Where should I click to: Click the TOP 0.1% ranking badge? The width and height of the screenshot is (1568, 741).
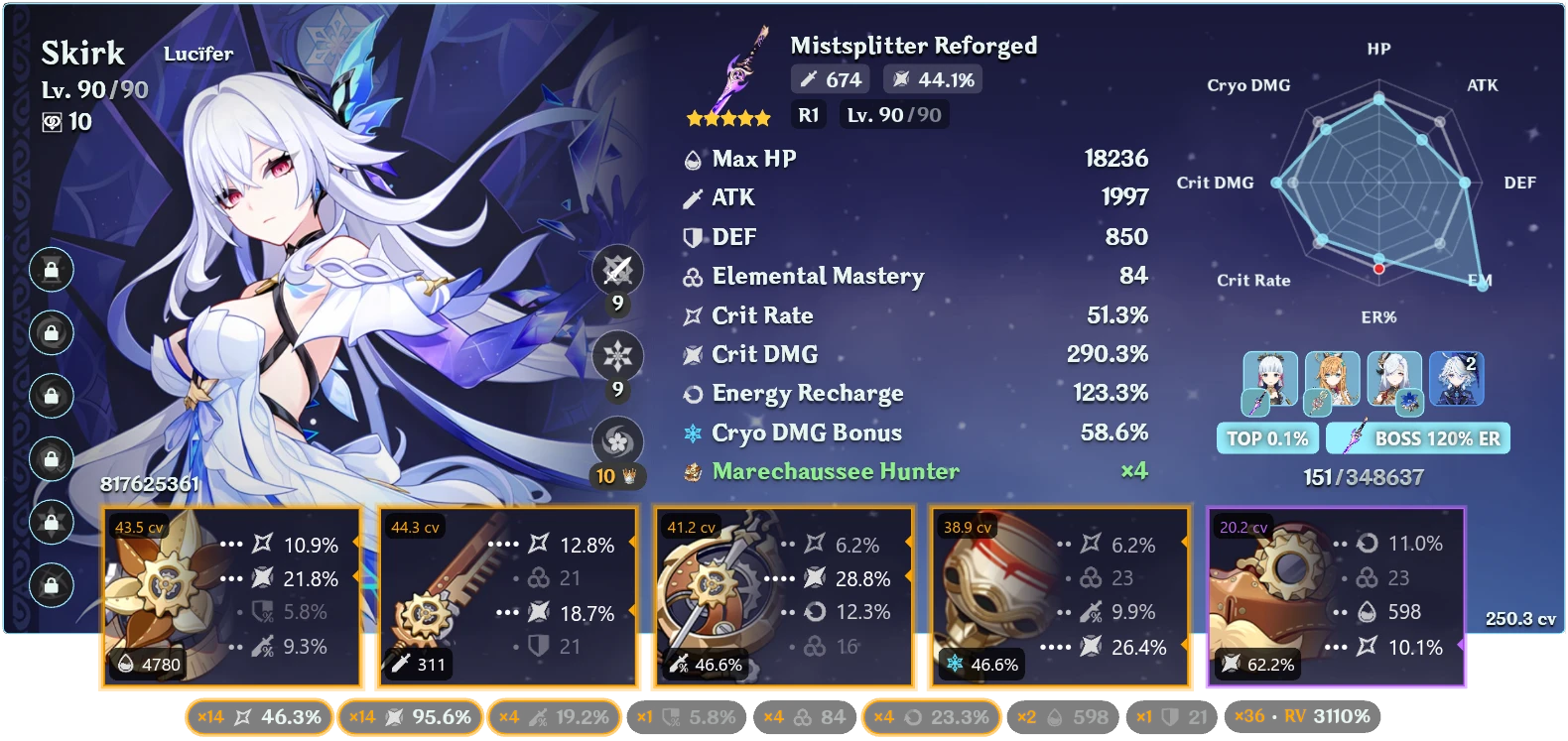pos(1267,437)
